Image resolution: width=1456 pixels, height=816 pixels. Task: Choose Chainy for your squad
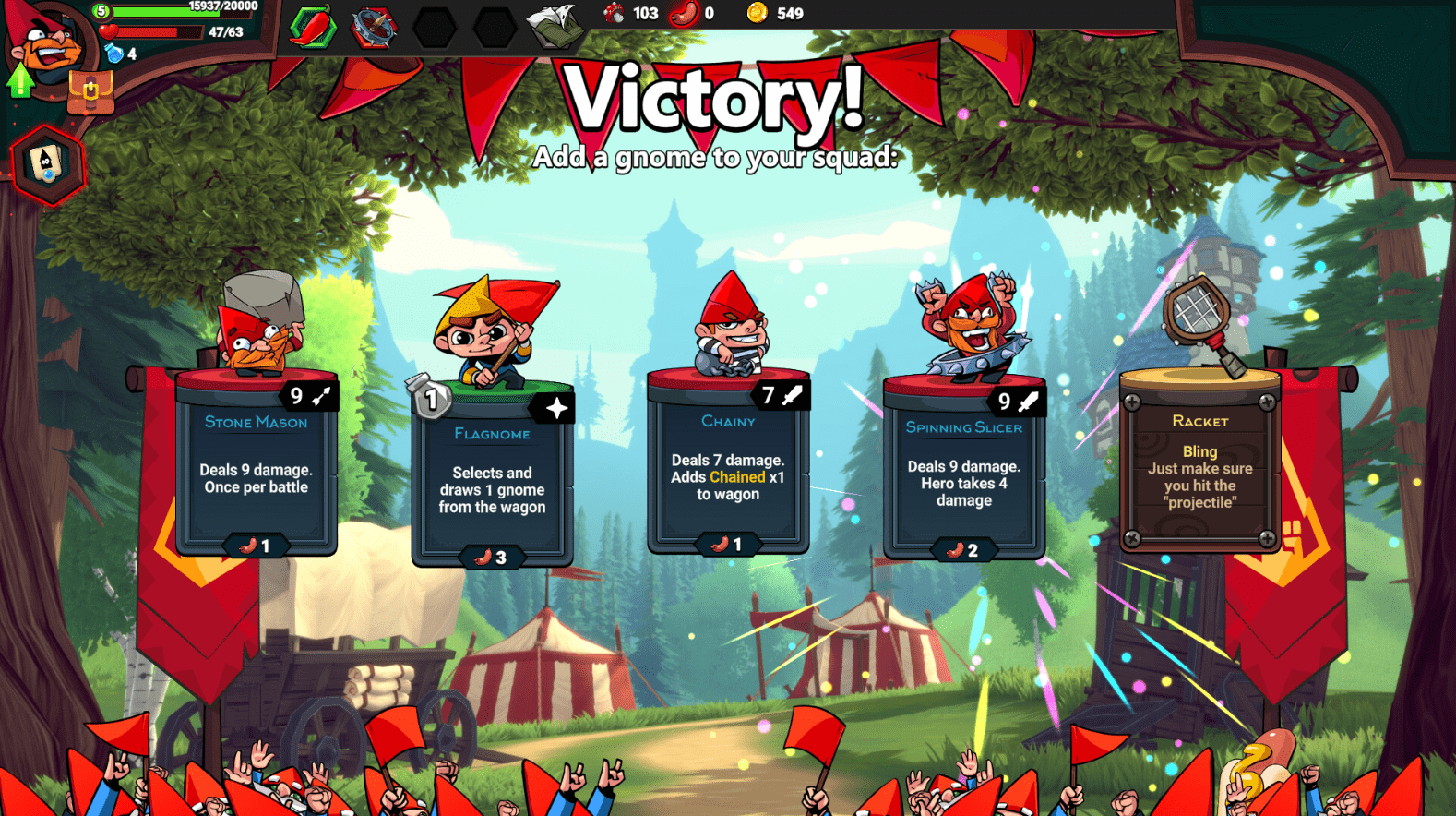728,471
